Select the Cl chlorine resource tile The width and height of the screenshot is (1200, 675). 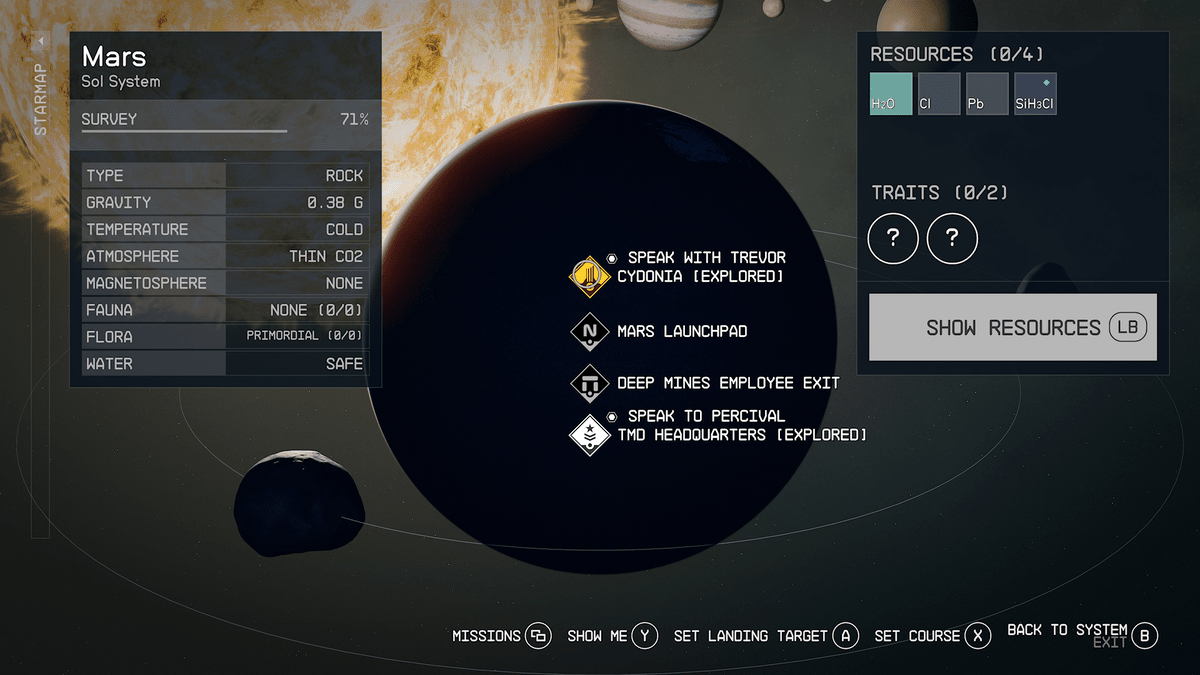click(939, 94)
